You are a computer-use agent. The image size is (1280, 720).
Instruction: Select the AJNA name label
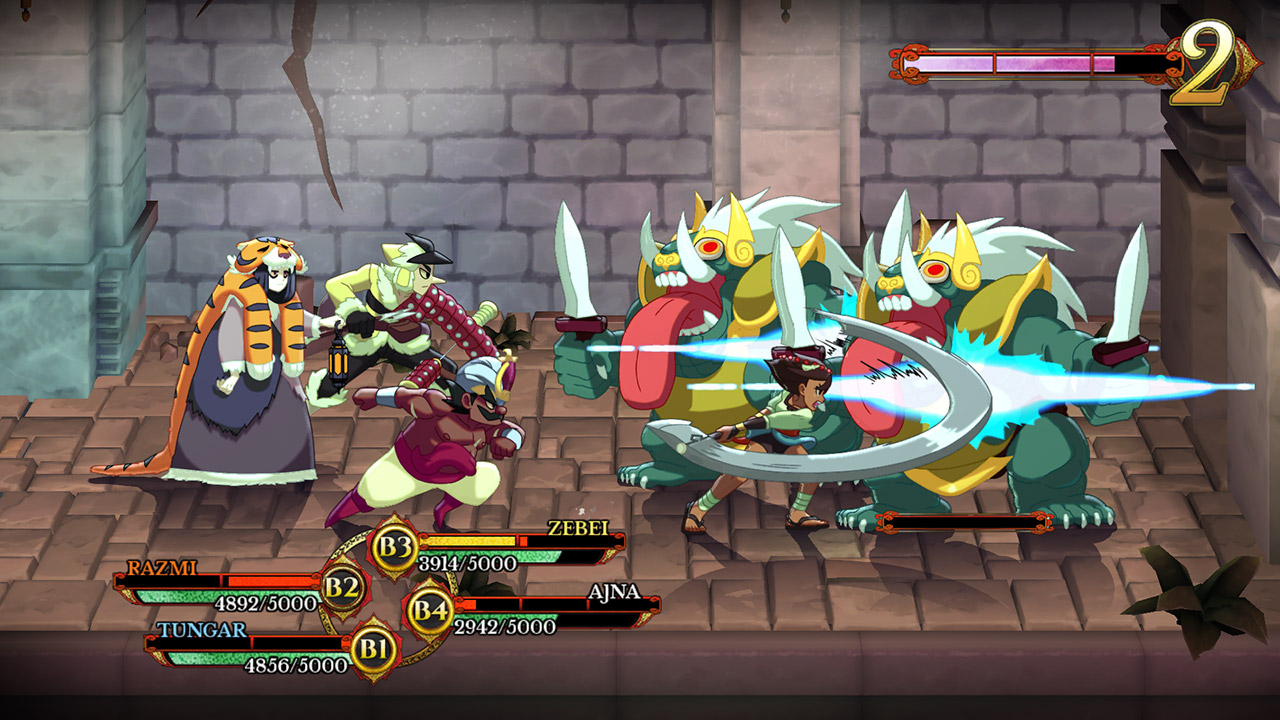click(614, 592)
